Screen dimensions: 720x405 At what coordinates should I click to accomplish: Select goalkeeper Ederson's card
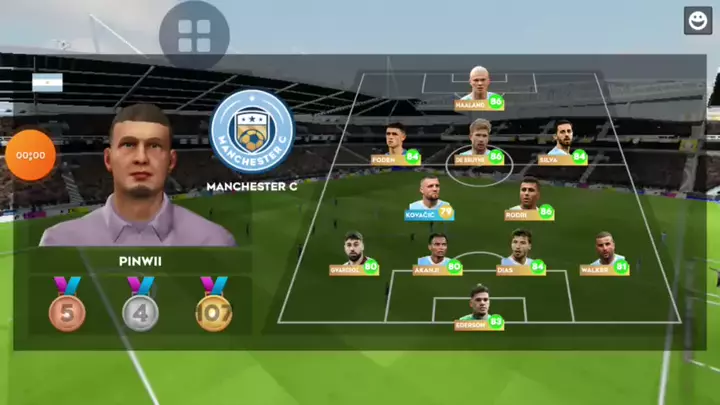(480, 308)
